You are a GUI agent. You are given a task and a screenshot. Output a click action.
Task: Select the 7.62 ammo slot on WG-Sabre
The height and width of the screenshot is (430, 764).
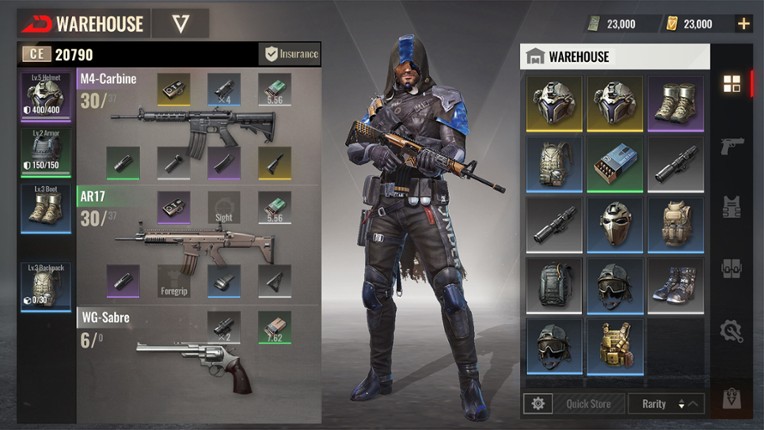(x=274, y=328)
